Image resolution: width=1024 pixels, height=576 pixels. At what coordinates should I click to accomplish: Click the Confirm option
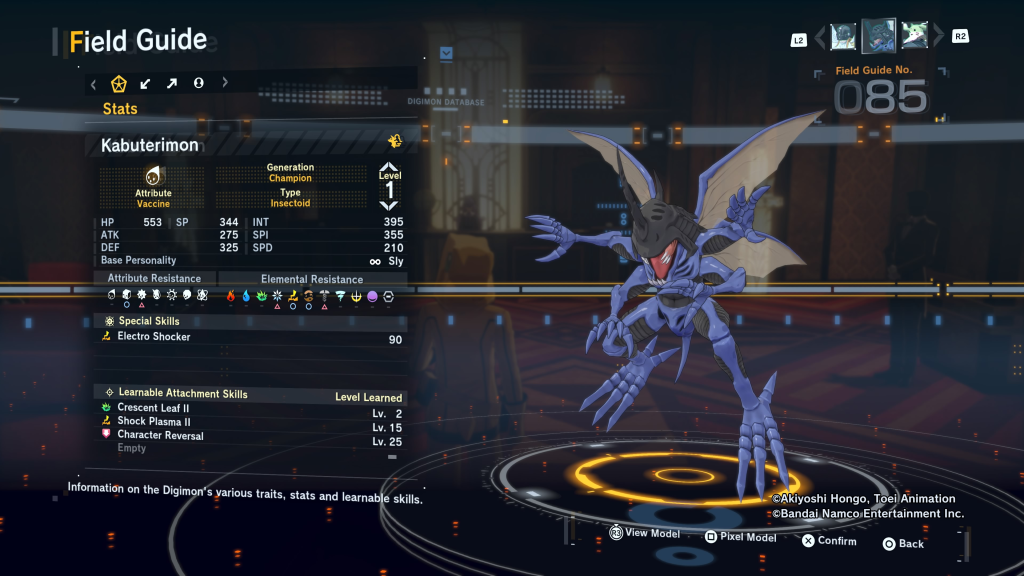(829, 541)
